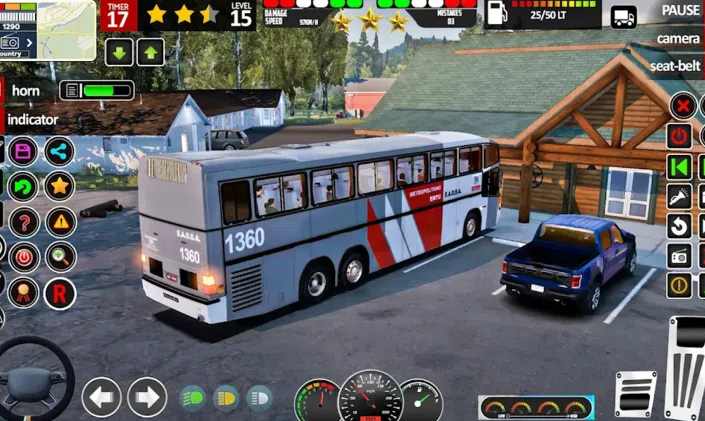Image resolution: width=705 pixels, height=421 pixels.
Task: Toggle the indicator button
Action: 32,119
